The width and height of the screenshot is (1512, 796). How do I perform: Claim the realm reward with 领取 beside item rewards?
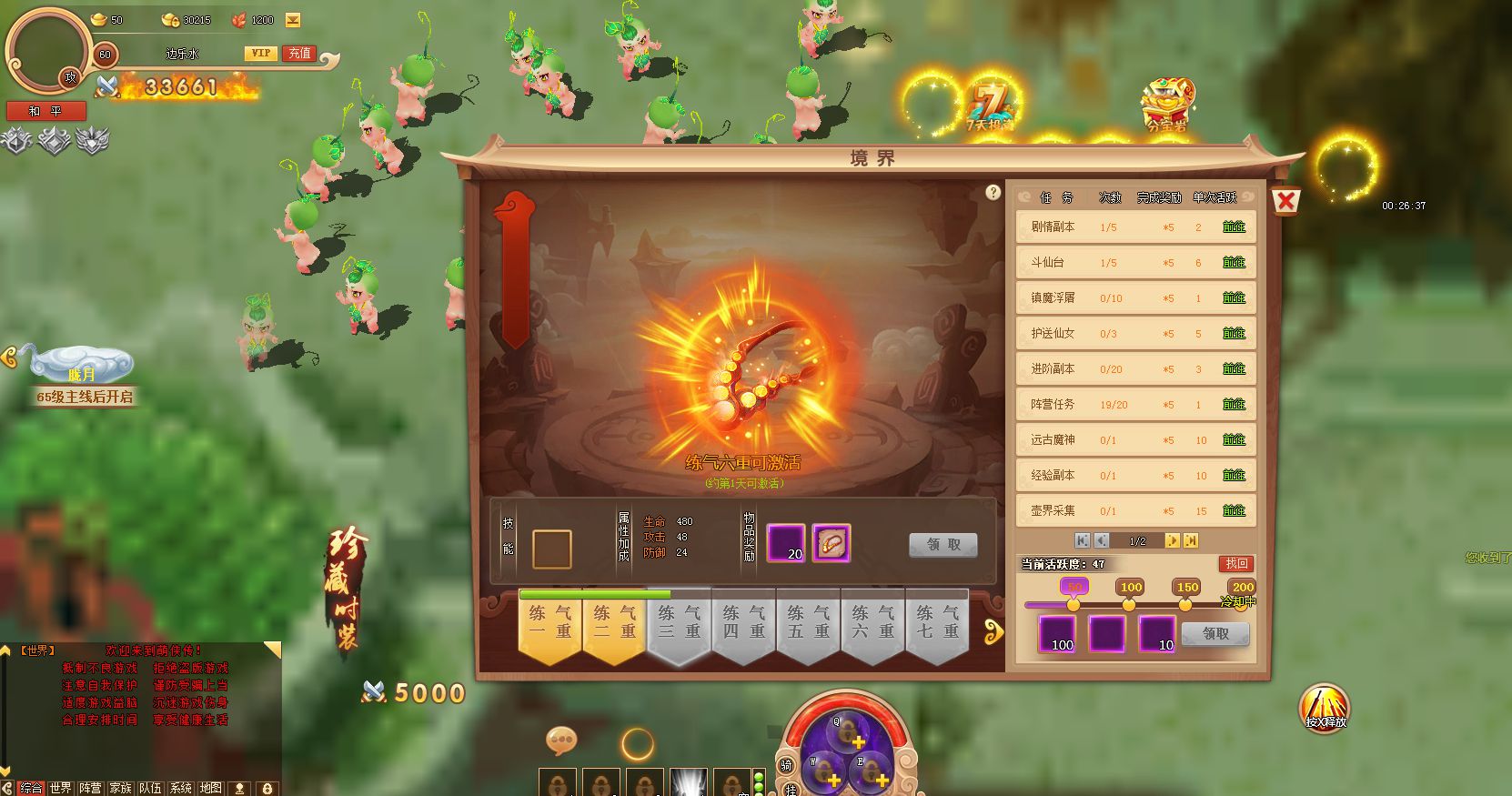coord(943,544)
